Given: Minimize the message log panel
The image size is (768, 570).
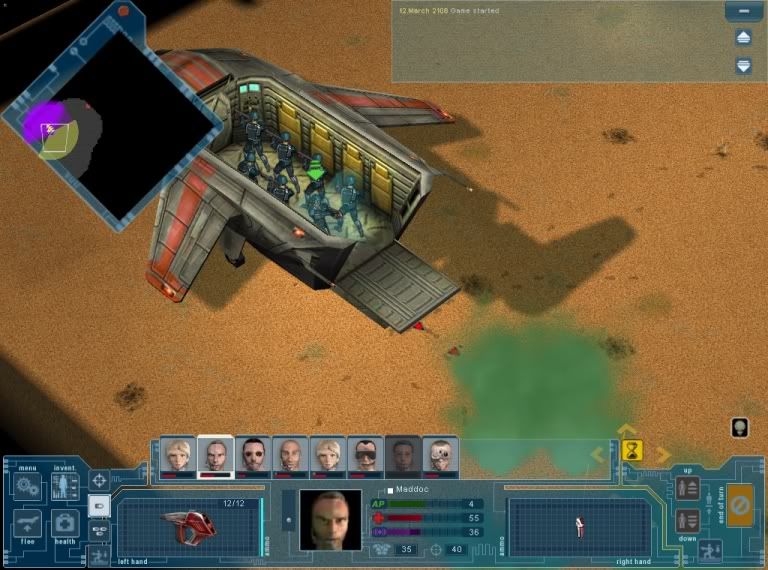Looking at the screenshot, I should click(743, 12).
